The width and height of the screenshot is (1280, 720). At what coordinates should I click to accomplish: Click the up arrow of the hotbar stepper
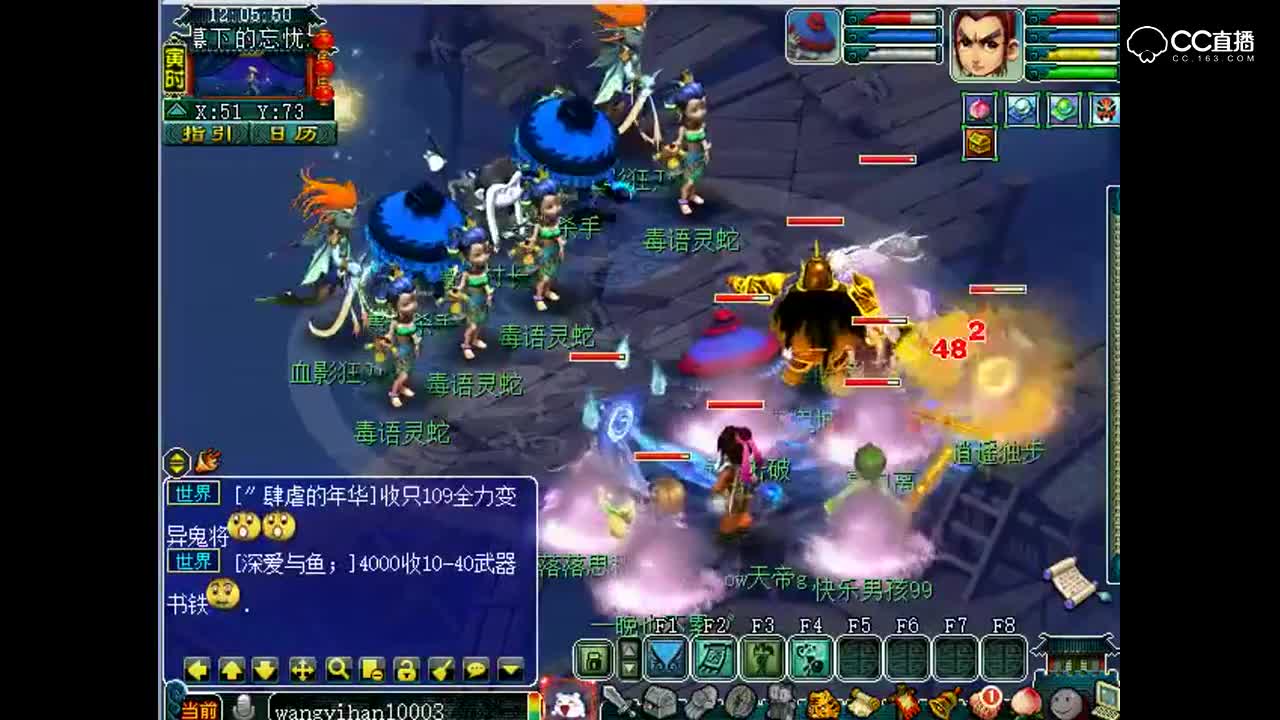tap(629, 650)
